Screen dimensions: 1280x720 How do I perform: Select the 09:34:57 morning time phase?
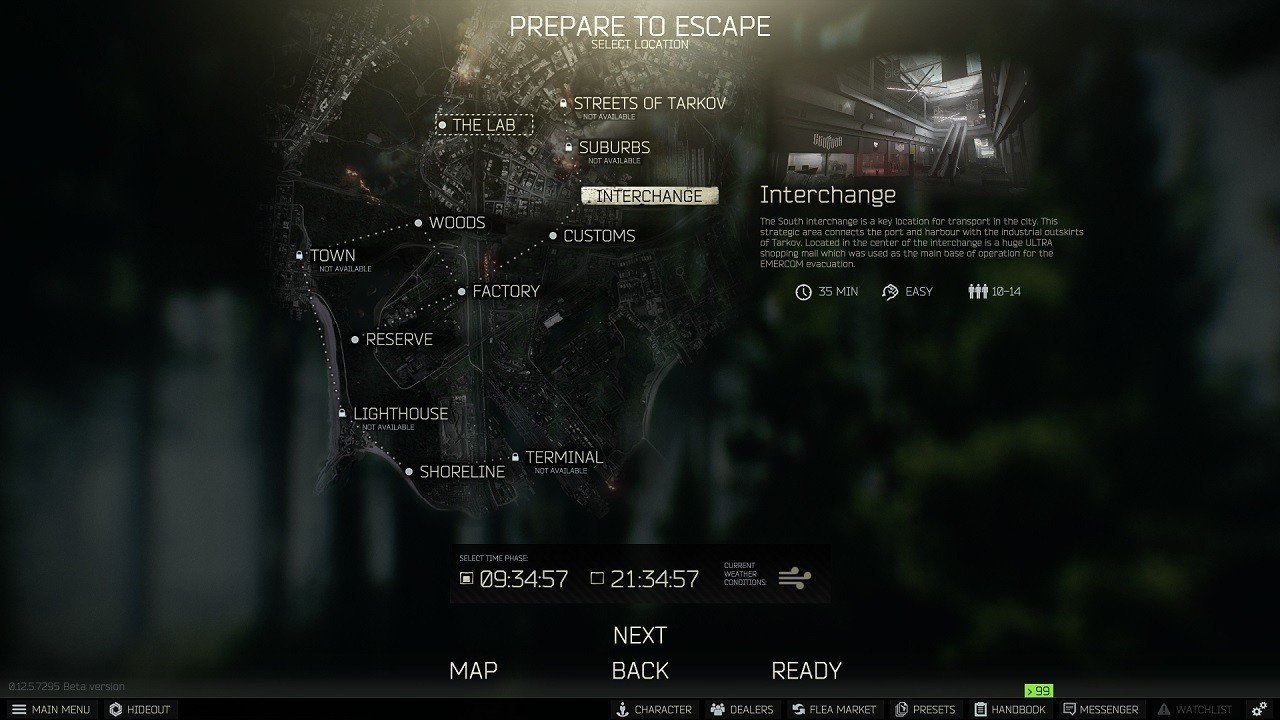click(523, 578)
